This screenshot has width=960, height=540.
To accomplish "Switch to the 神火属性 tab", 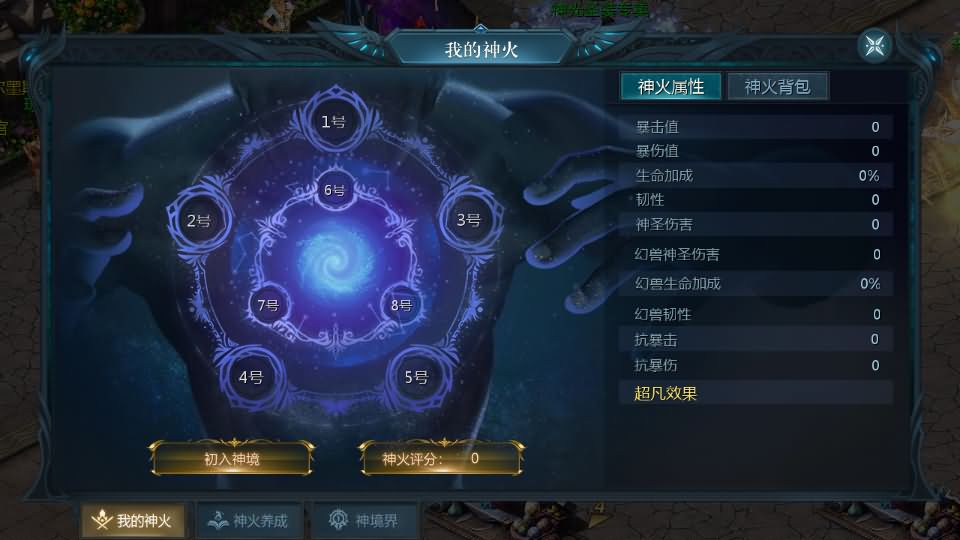I will (671, 87).
